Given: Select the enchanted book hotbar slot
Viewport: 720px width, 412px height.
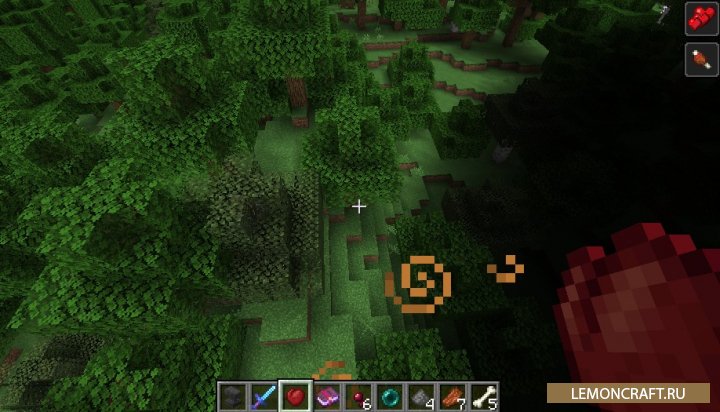Looking at the screenshot, I should (x=327, y=396).
